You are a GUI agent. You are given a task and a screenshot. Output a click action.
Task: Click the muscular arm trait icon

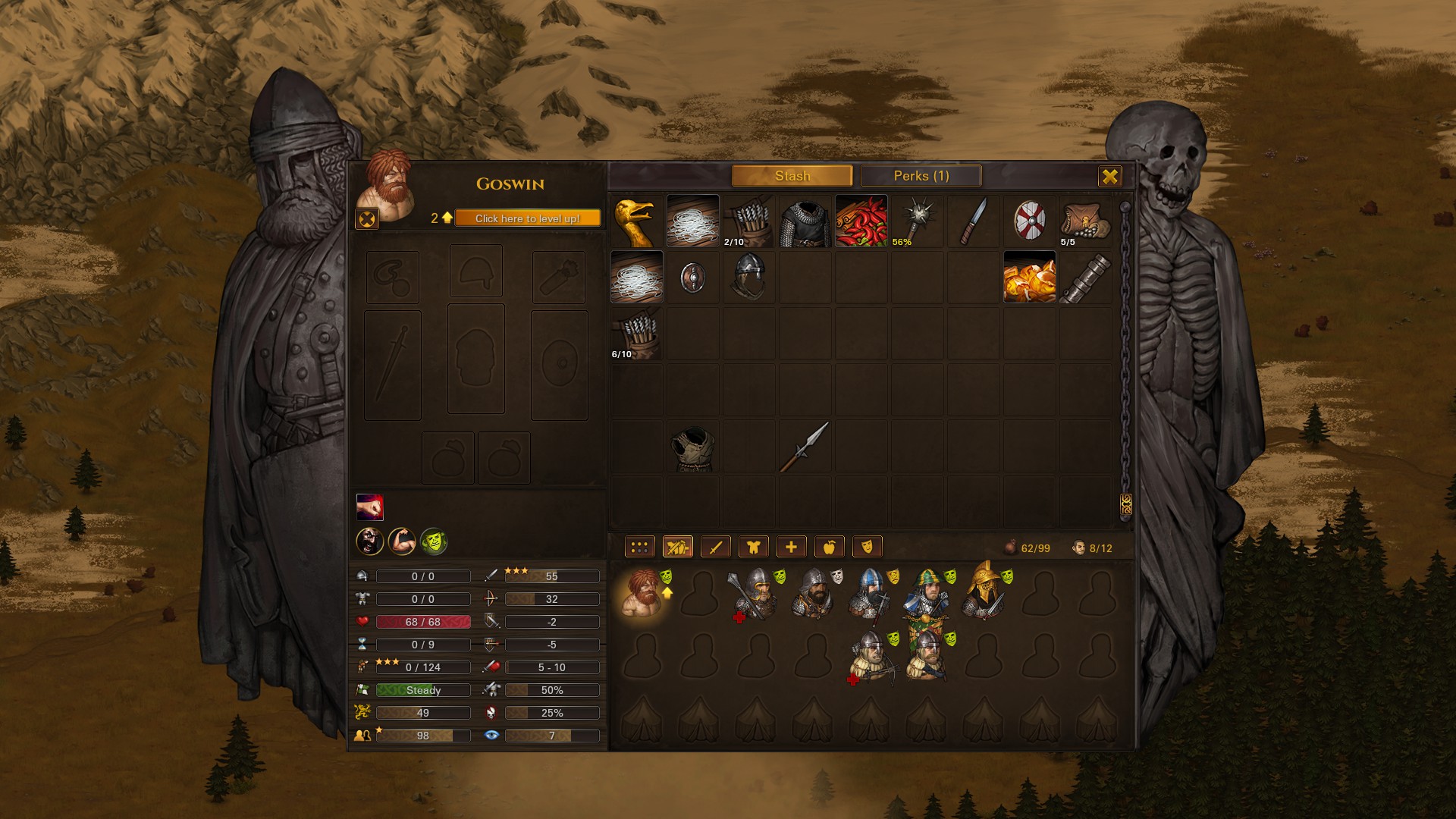point(400,543)
